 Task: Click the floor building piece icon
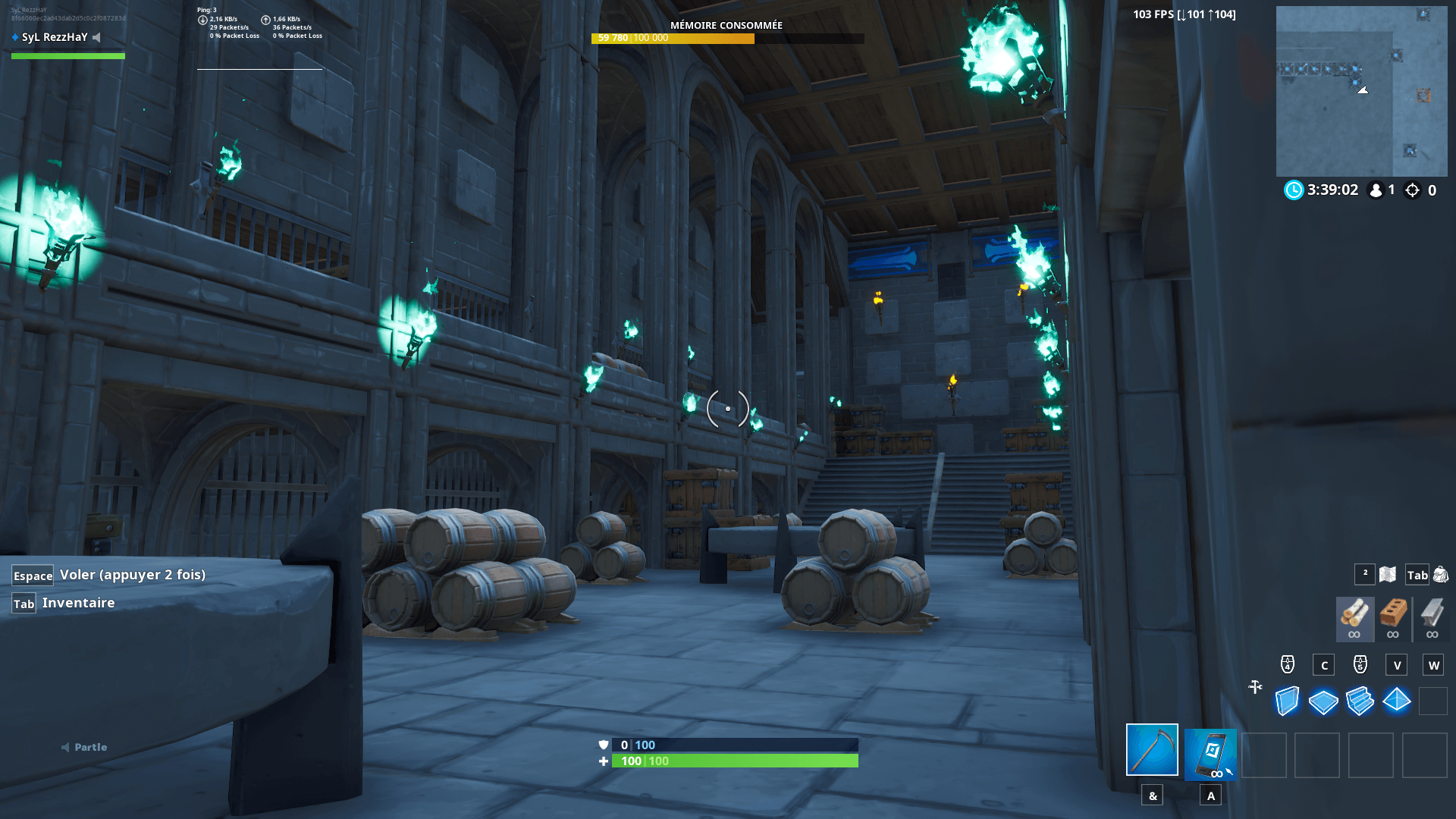tap(1323, 703)
